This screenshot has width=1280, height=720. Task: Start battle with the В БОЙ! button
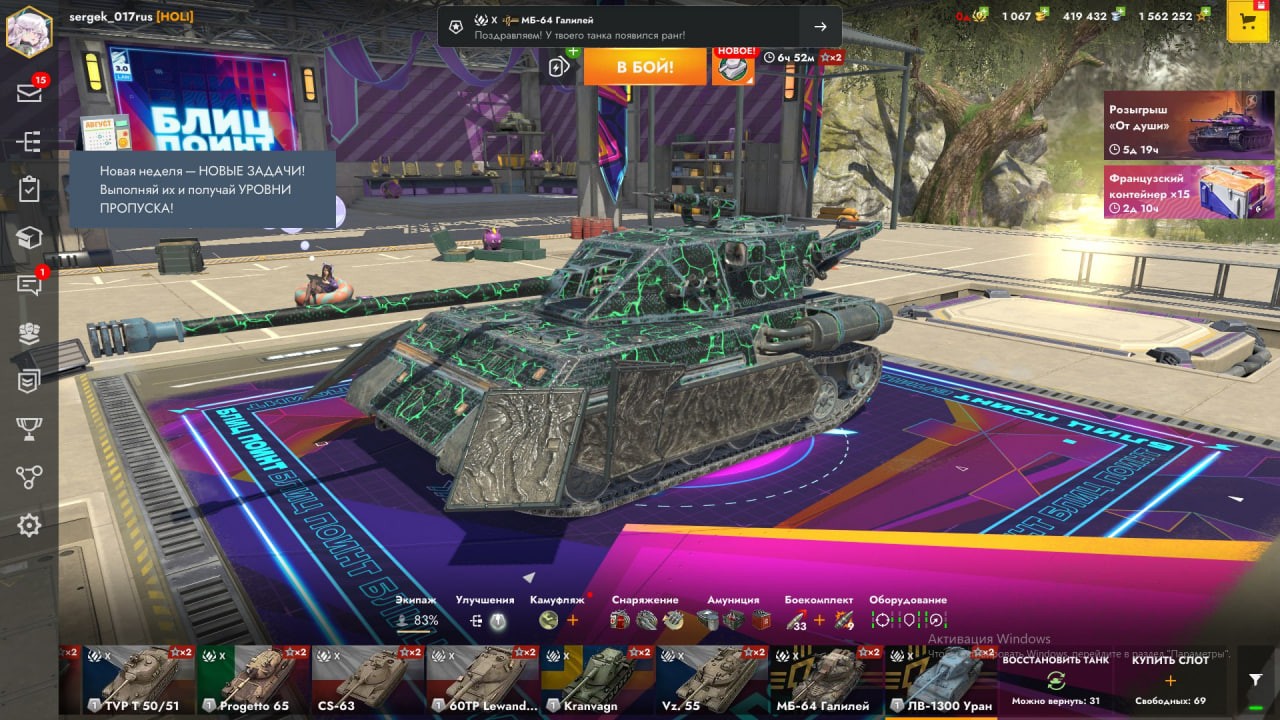(x=645, y=67)
